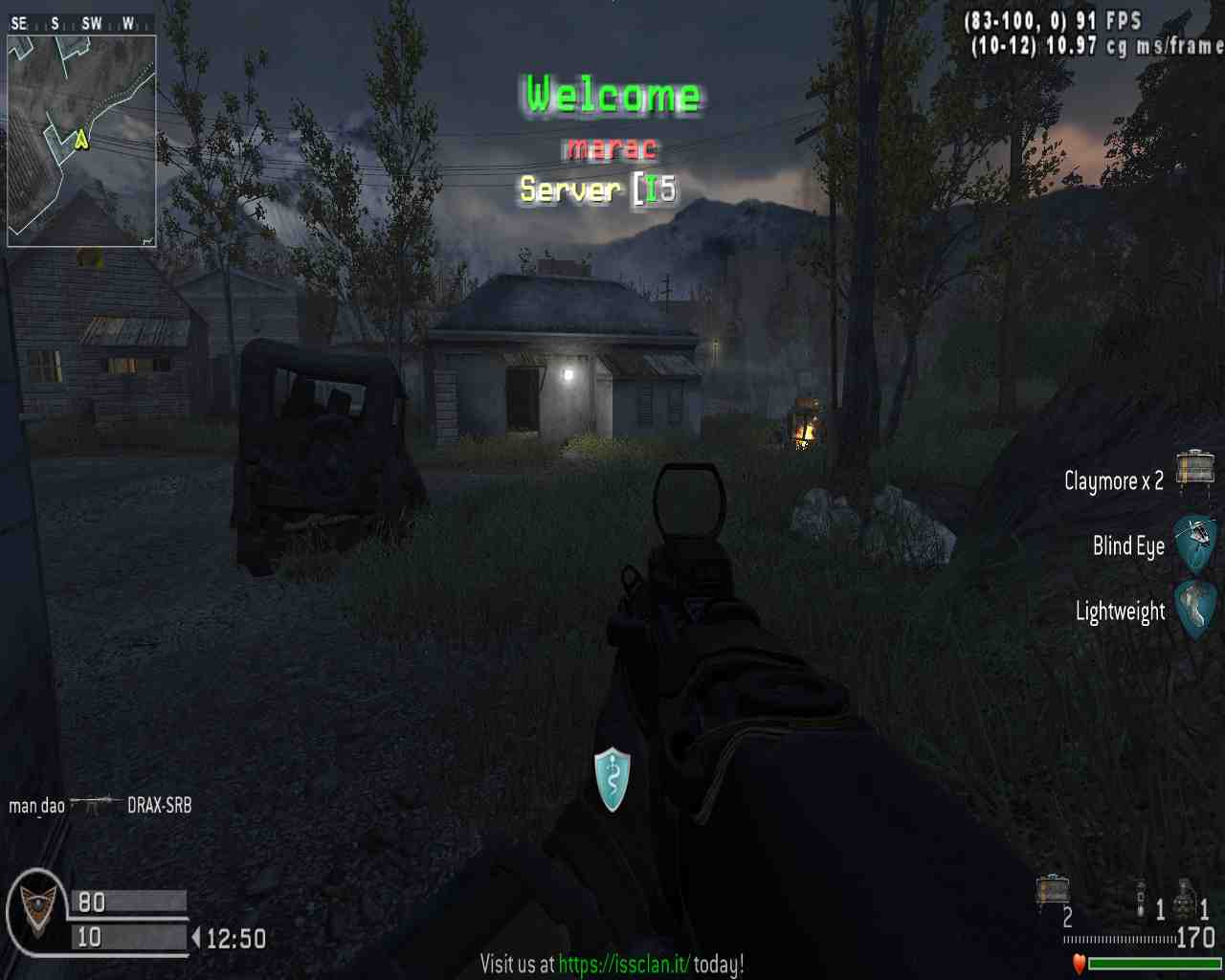This screenshot has height=980, width=1225.
Task: Open the issclan.it website link
Action: (623, 964)
